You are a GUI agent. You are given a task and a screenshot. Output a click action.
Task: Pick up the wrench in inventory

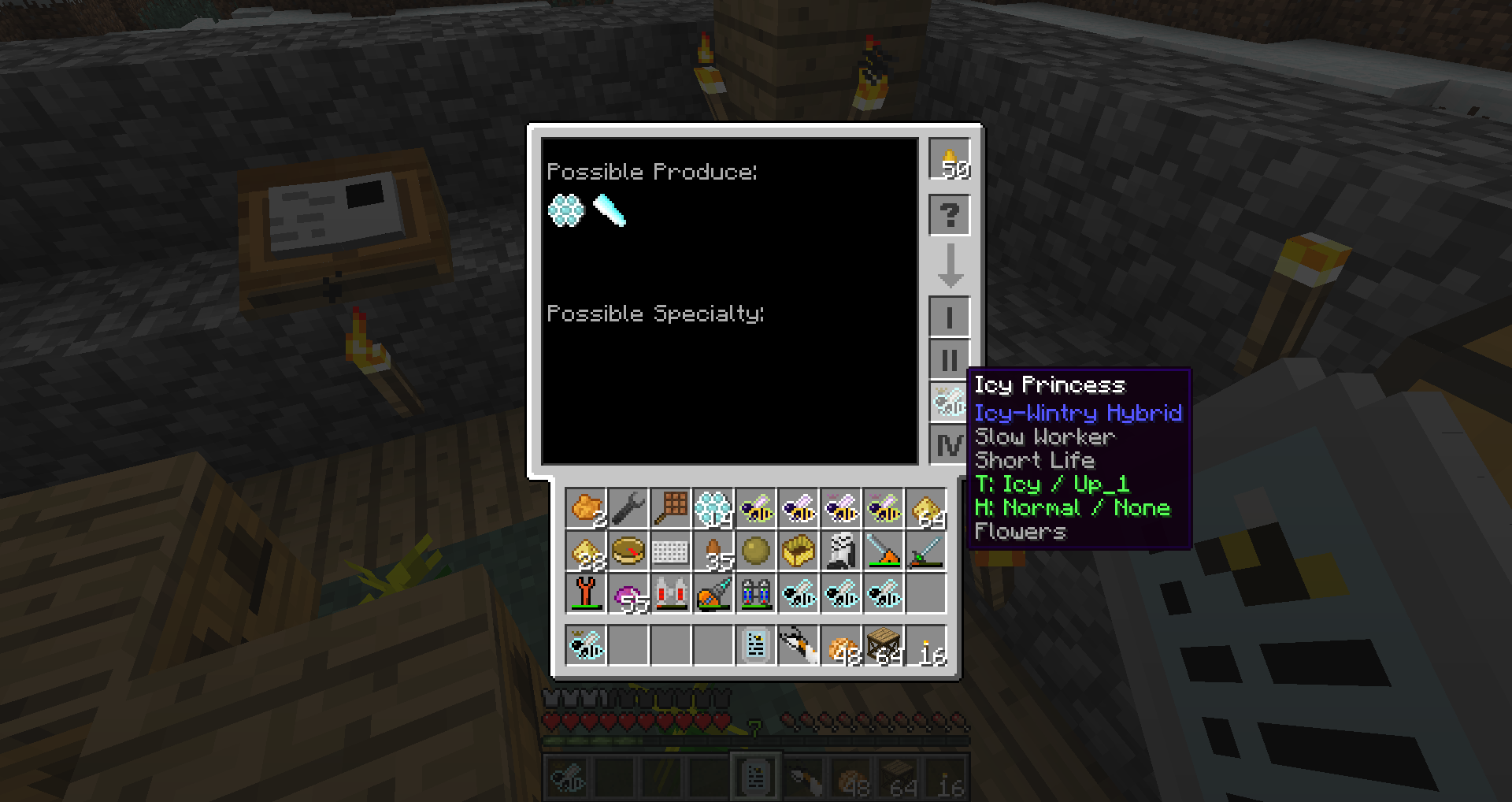click(628, 508)
